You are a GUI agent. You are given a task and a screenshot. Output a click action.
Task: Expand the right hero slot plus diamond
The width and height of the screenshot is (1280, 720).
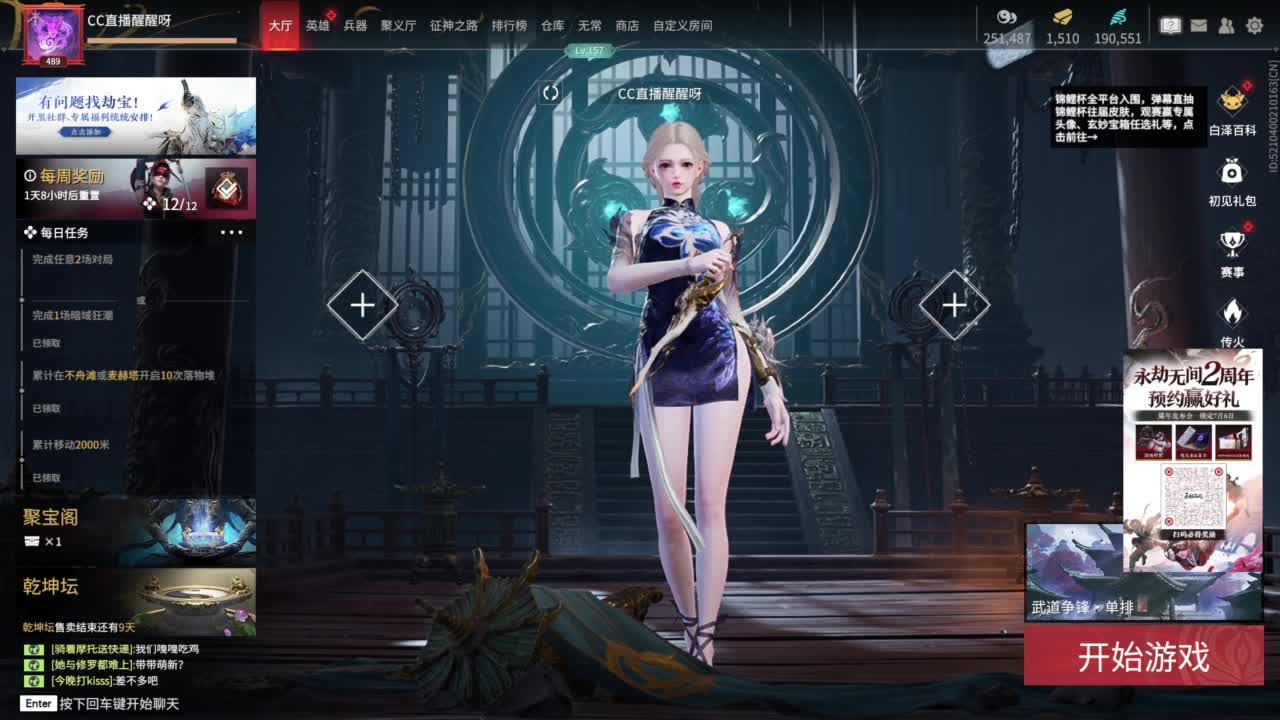pyautogui.click(x=953, y=303)
